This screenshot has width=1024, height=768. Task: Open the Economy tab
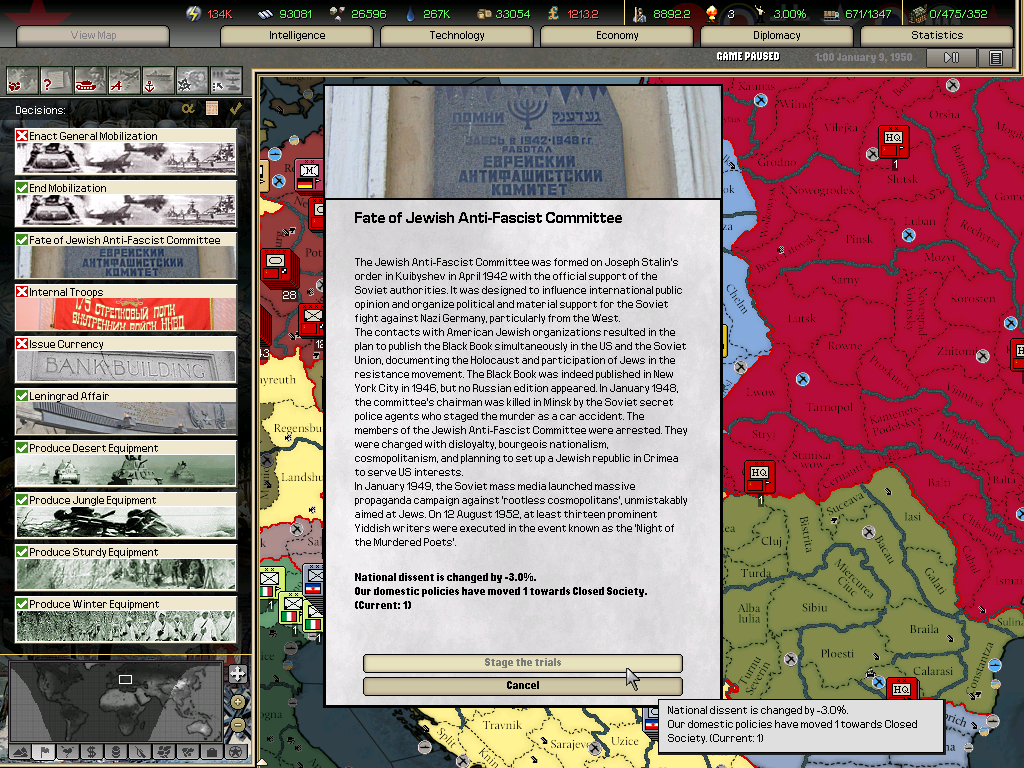[617, 36]
